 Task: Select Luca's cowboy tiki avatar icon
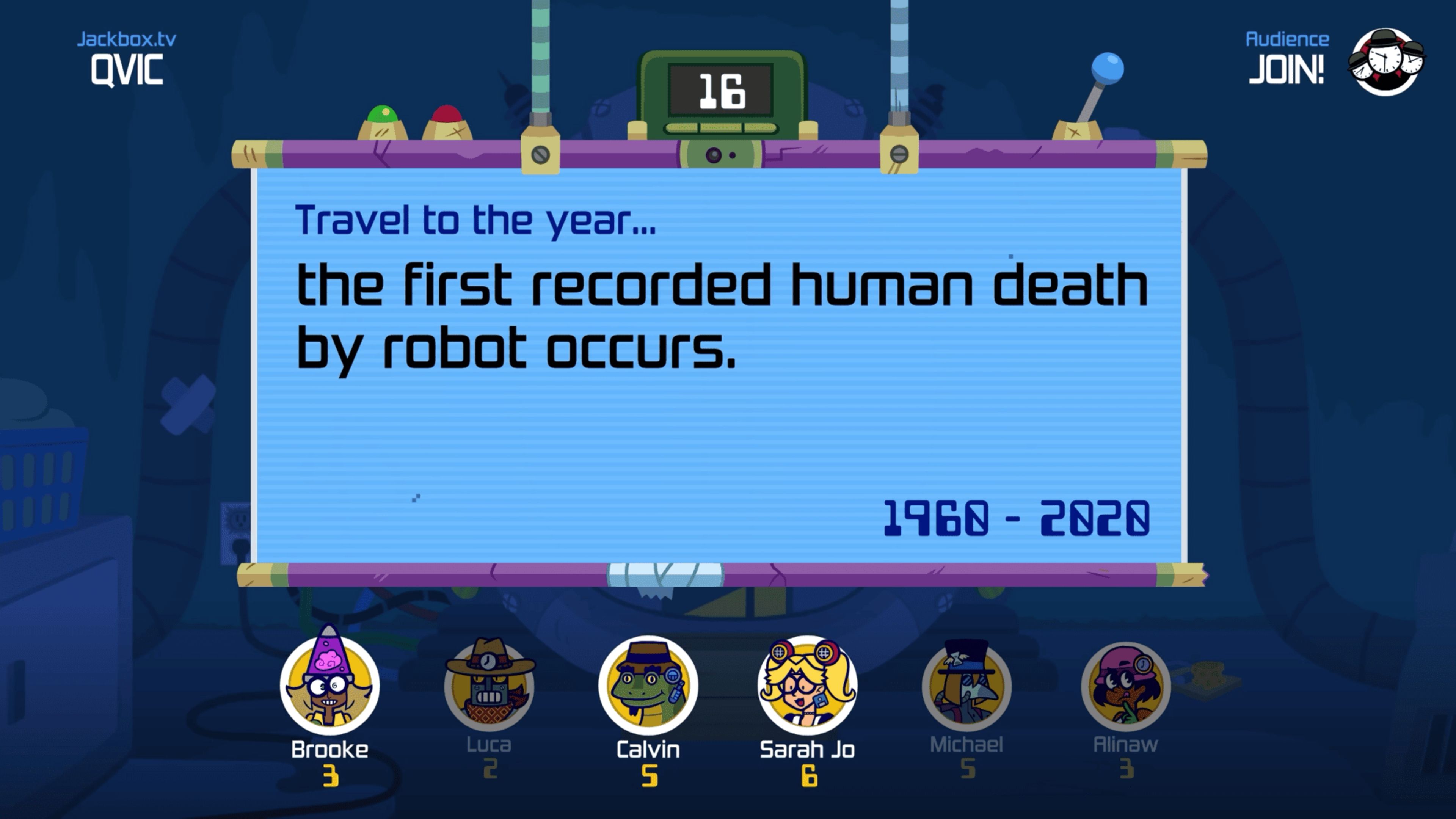click(489, 686)
